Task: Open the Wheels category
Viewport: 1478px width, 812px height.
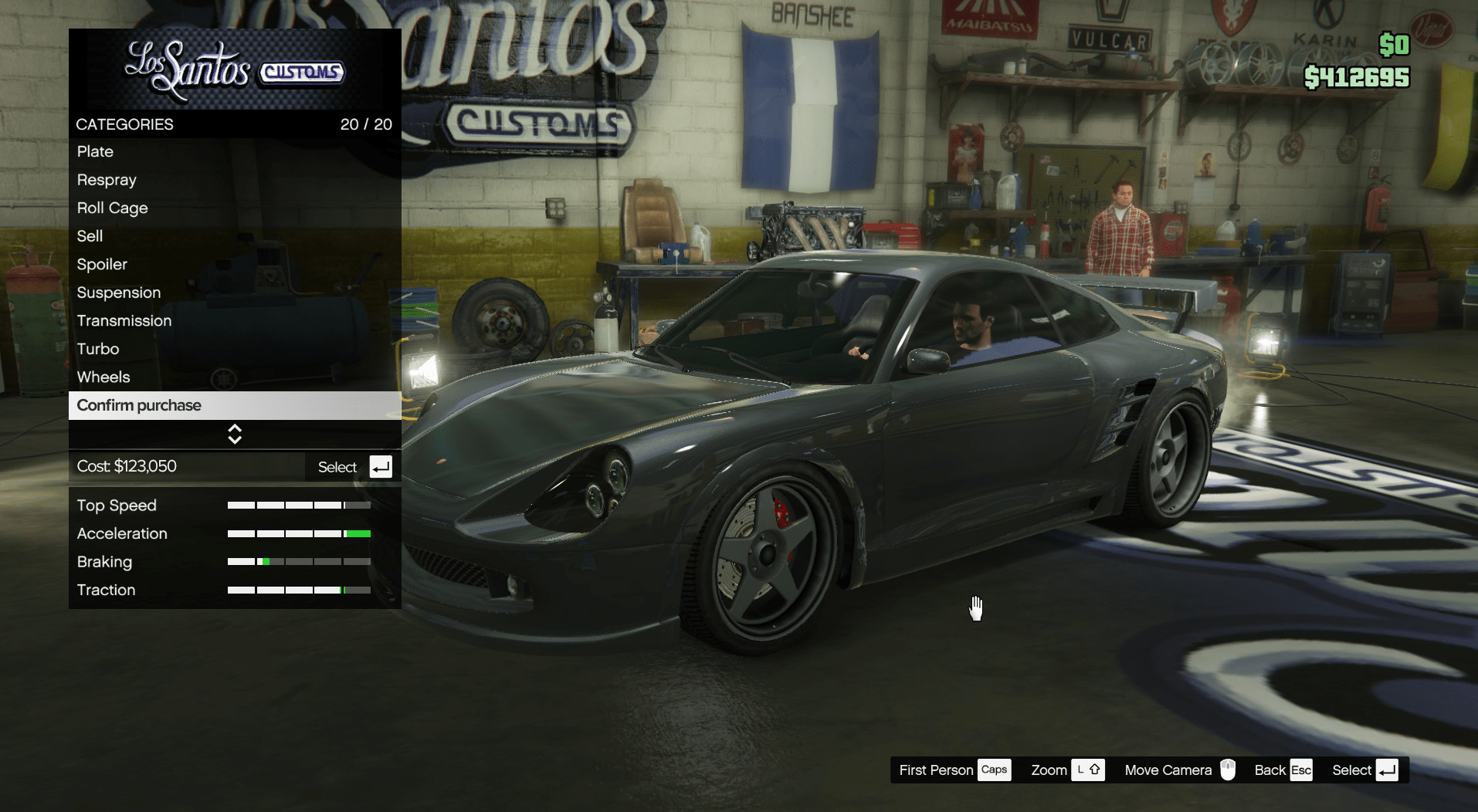Action: [103, 377]
